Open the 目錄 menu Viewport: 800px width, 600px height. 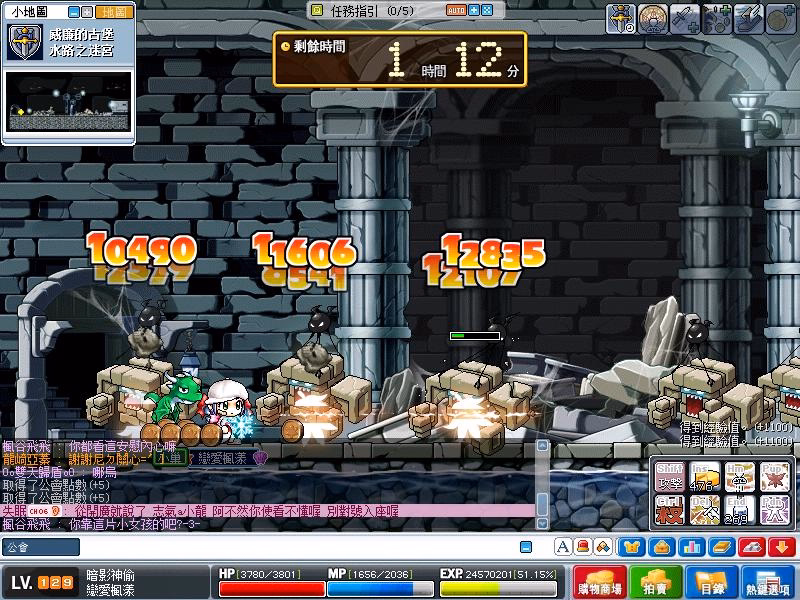tap(711, 582)
